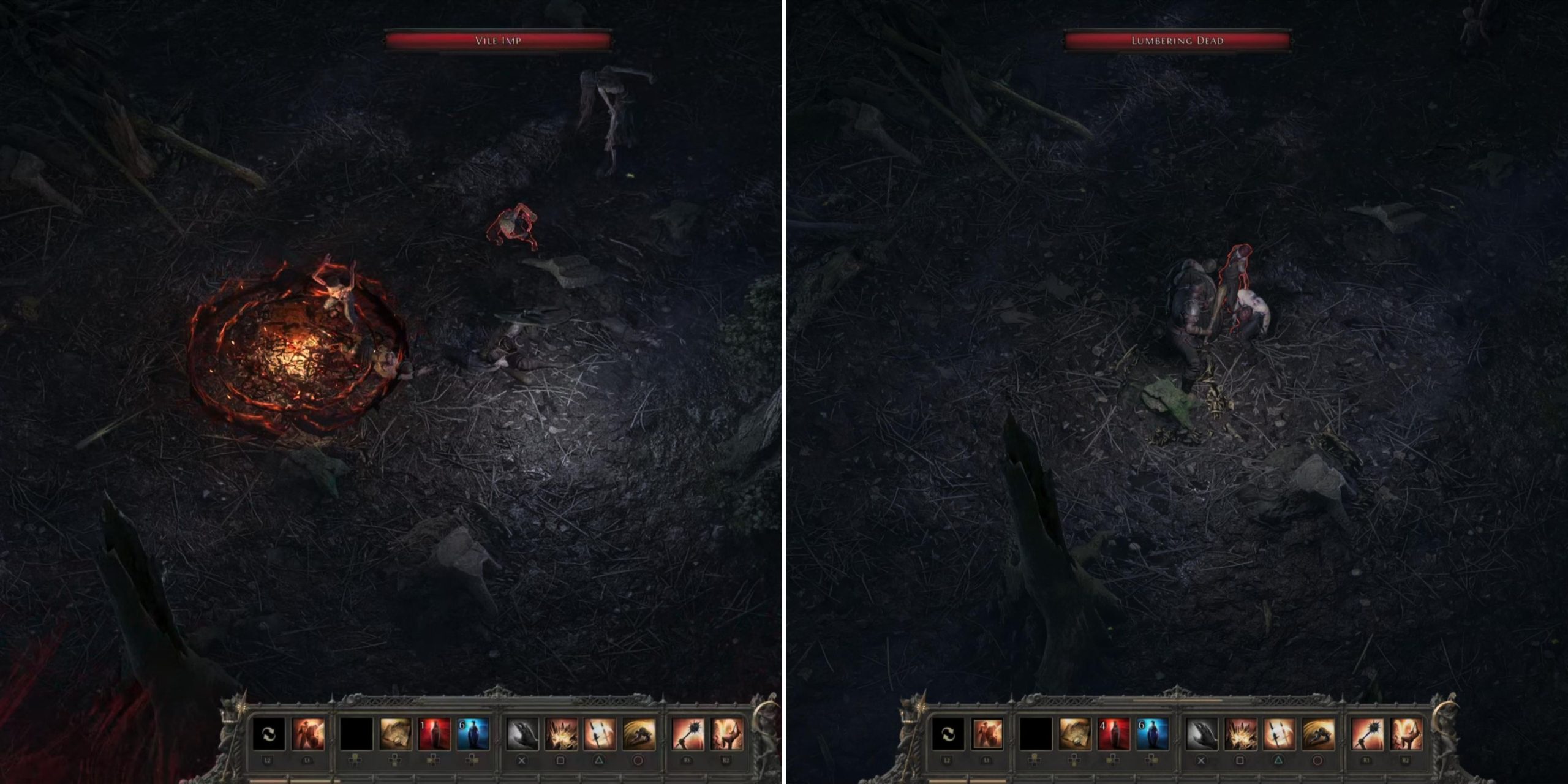1568x784 pixels.
Task: Select the spiked mace skill in the Vile Imp panel
Action: 688,734
